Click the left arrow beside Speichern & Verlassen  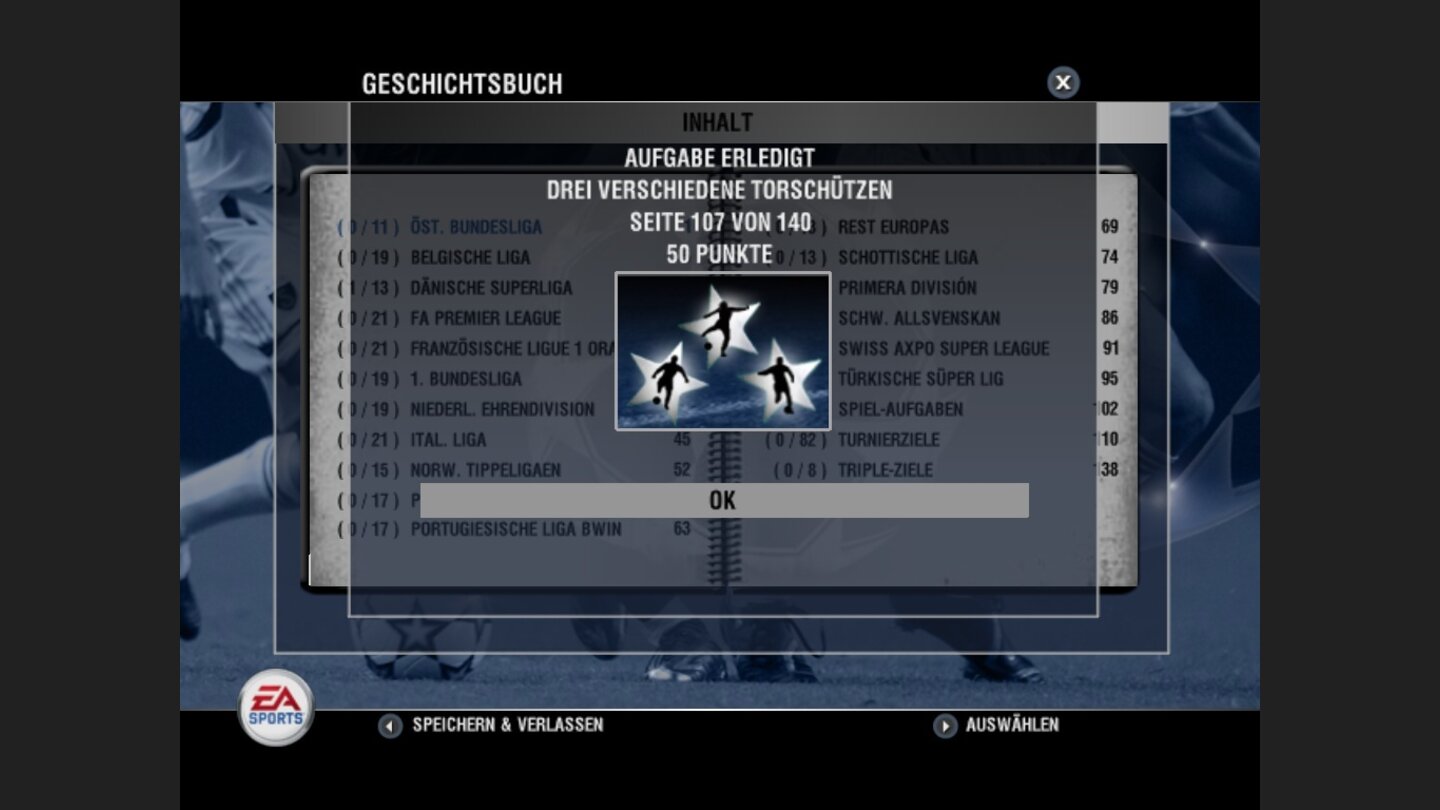(388, 726)
